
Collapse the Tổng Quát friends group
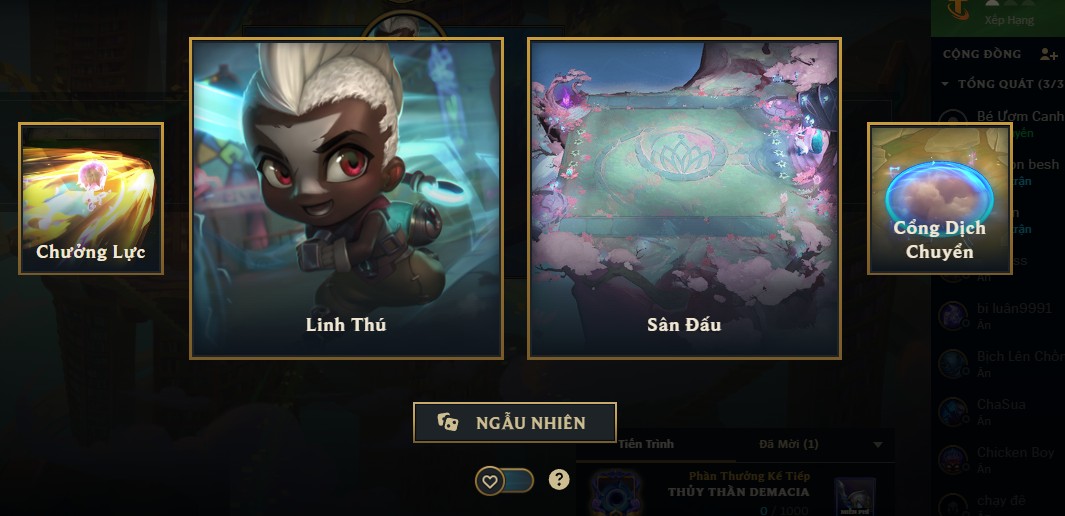coord(946,84)
